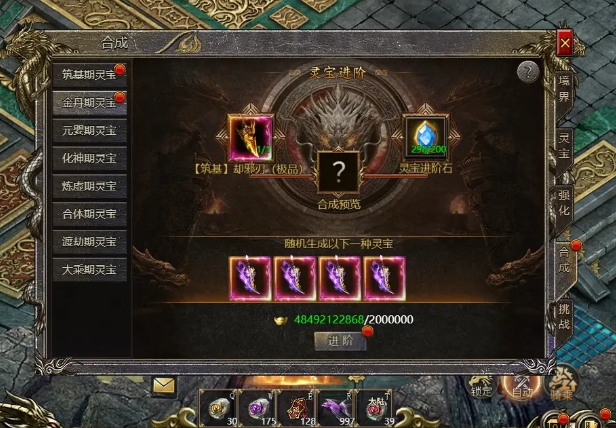
Task: Choose the 元婴期灵宝 category
Action: 89,130
